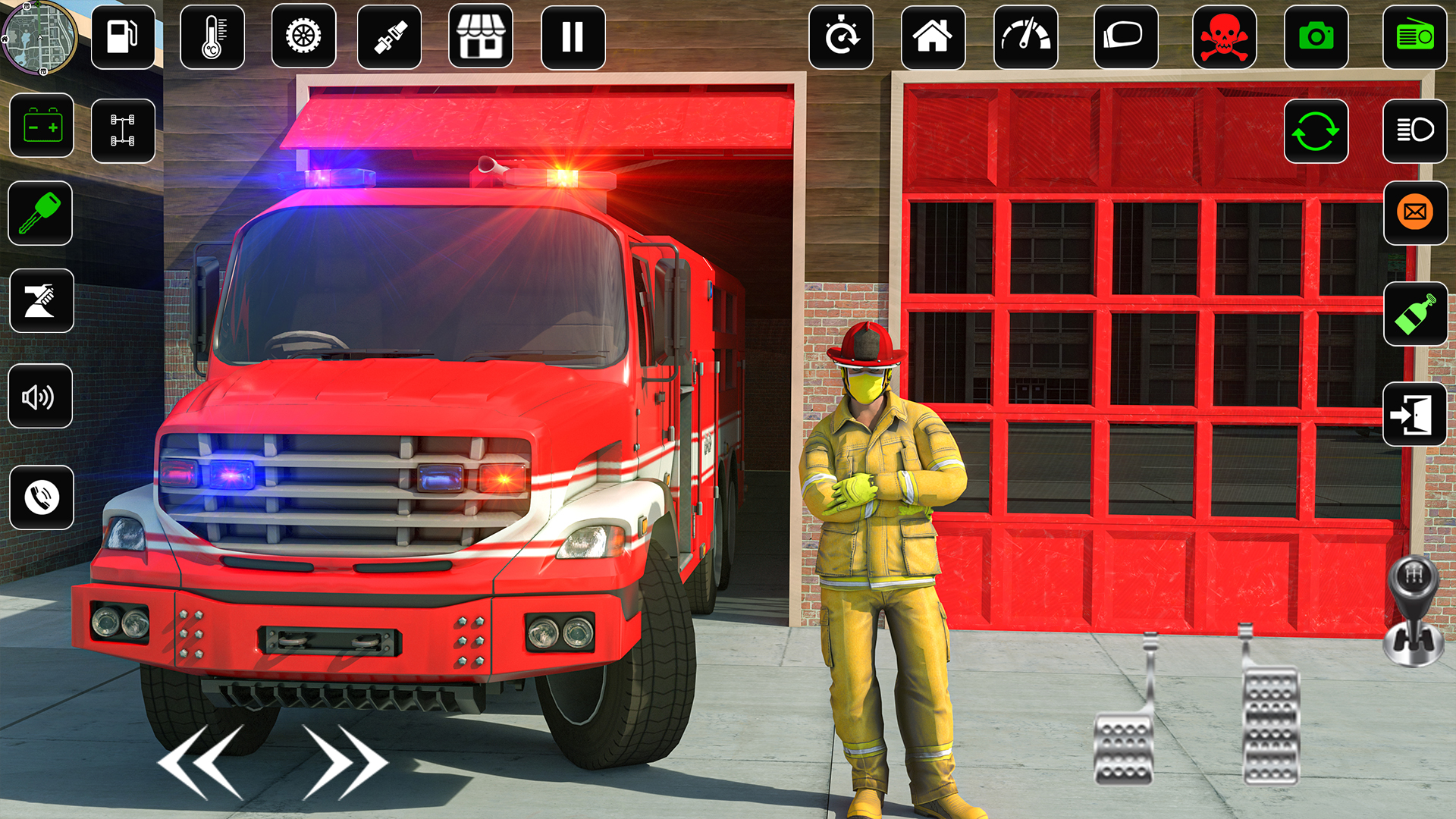Image resolution: width=1456 pixels, height=819 pixels.
Task: View the skull damage indicator
Action: point(1225,38)
